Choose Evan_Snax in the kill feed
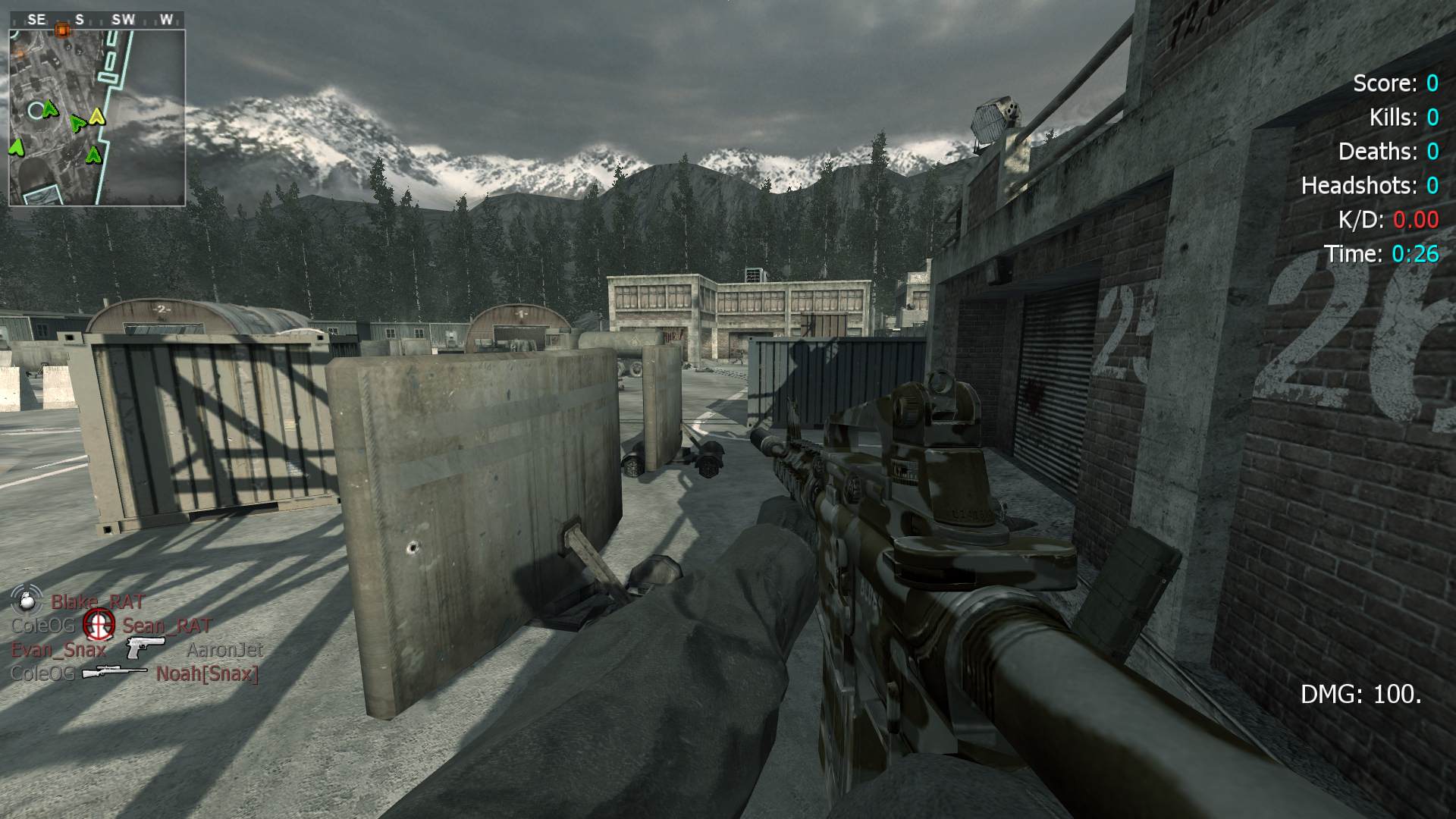The image size is (1456, 819). 58,649
